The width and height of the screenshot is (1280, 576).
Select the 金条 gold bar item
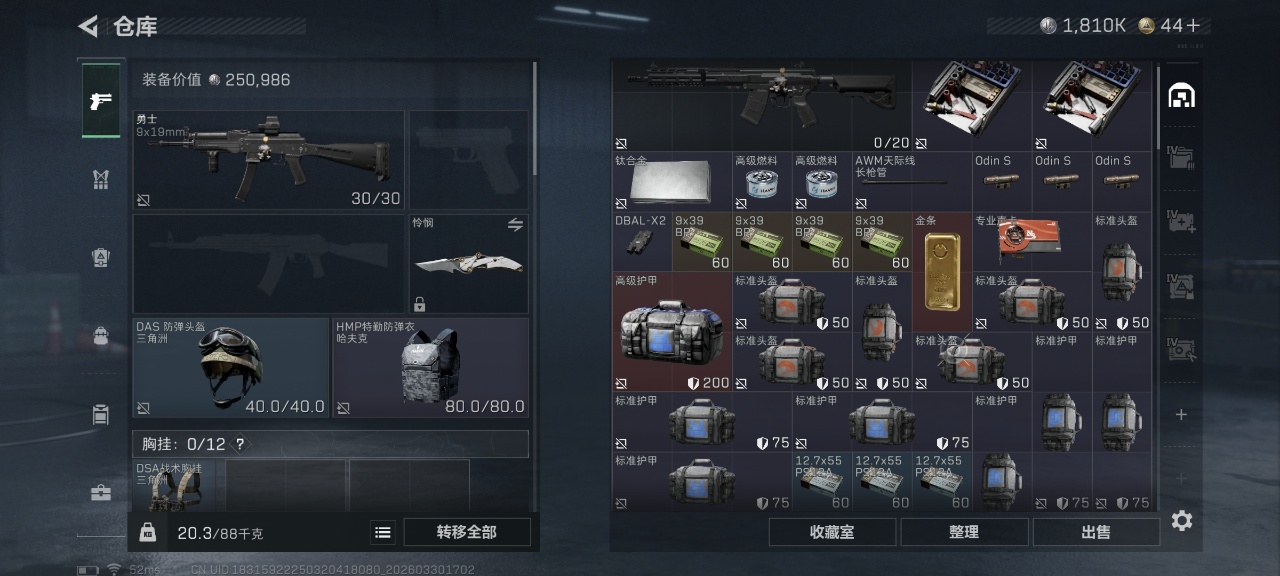(942, 271)
